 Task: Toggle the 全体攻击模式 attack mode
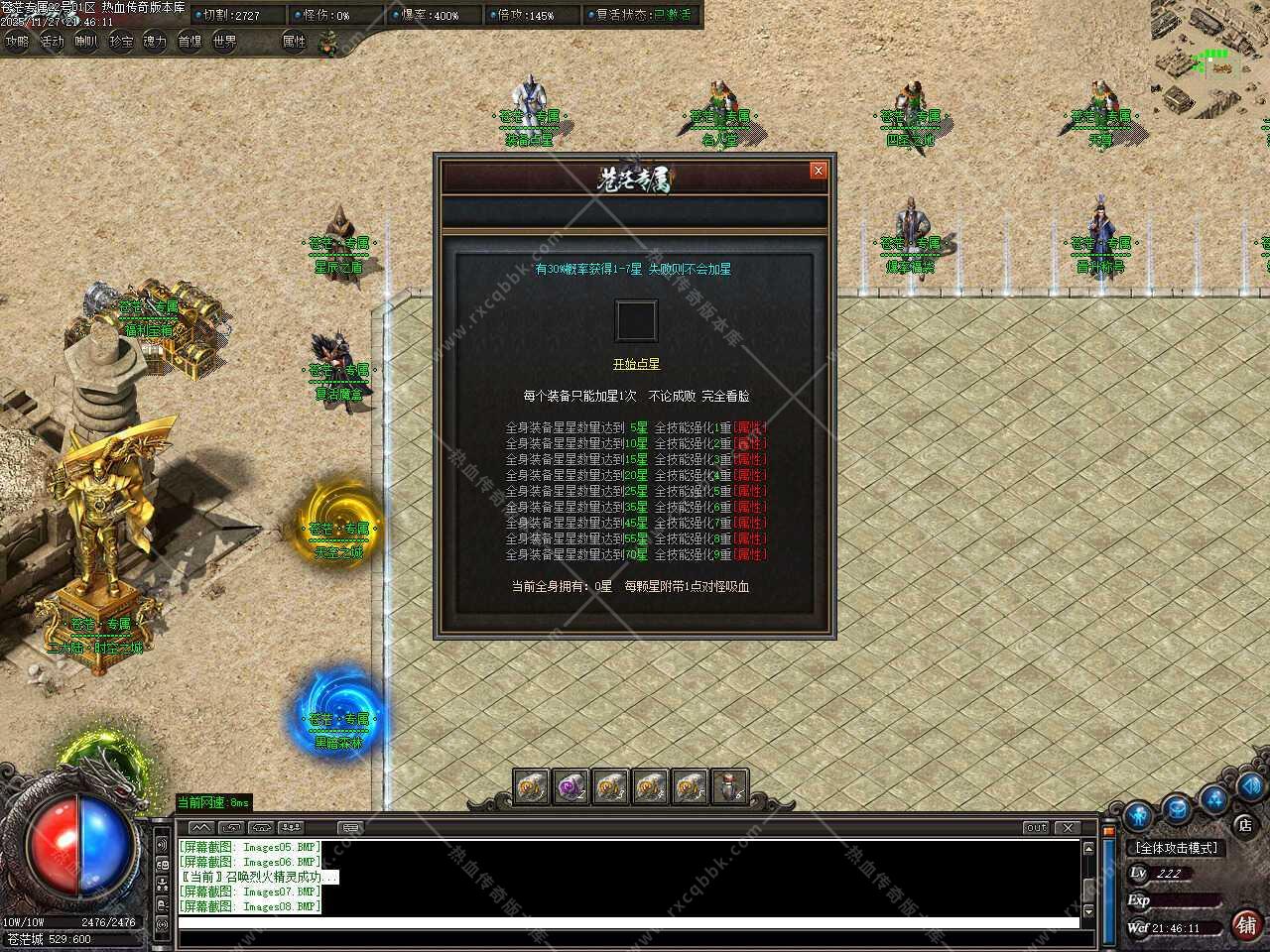[x=1177, y=848]
